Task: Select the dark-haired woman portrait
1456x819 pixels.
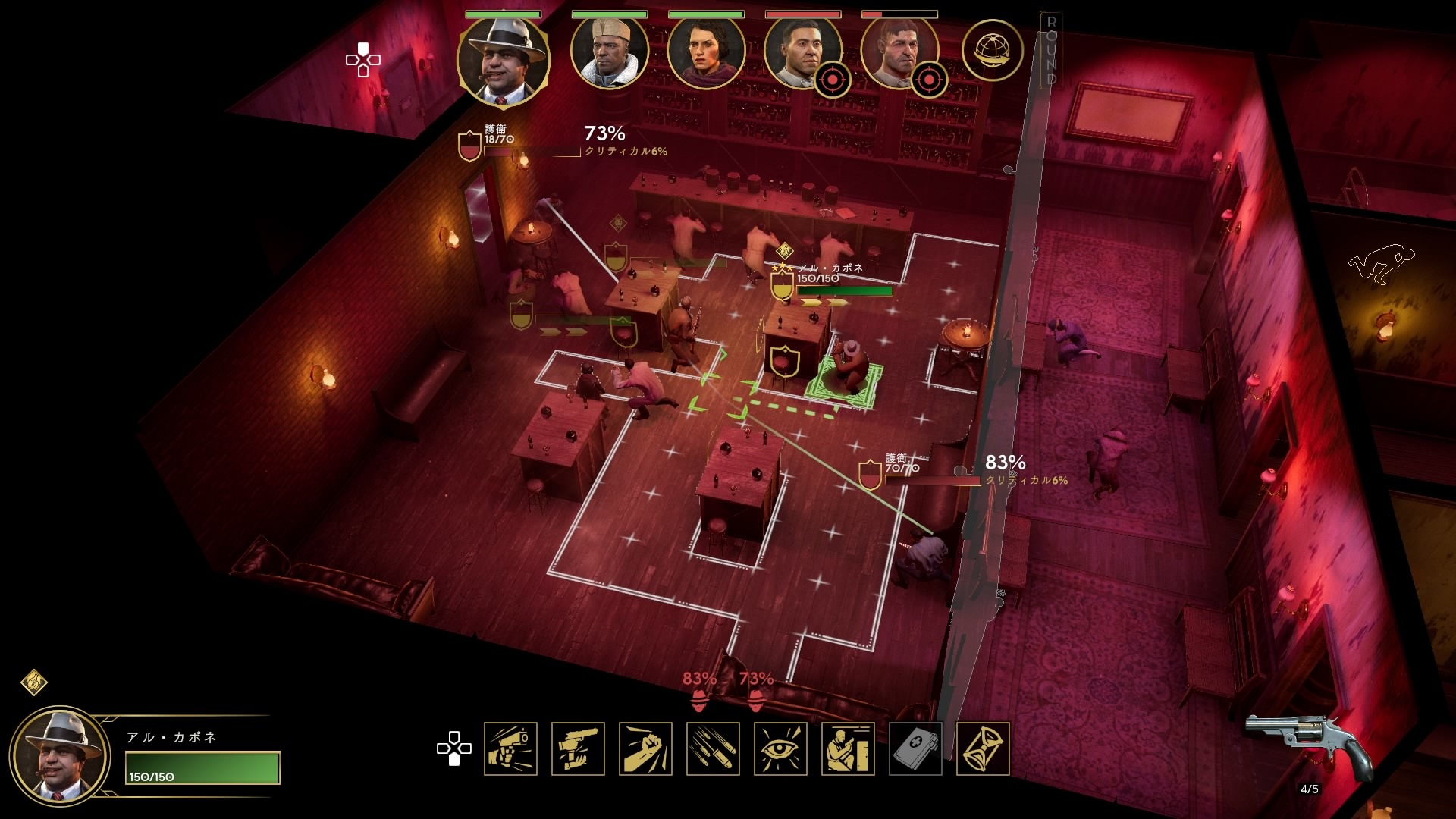Action: pyautogui.click(x=705, y=52)
